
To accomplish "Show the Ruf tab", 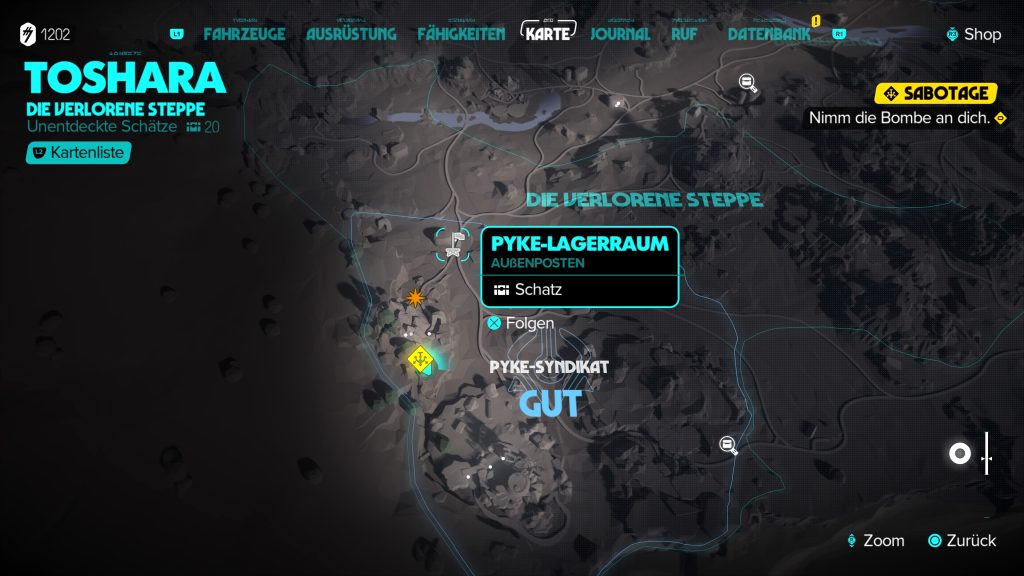I will (685, 34).
